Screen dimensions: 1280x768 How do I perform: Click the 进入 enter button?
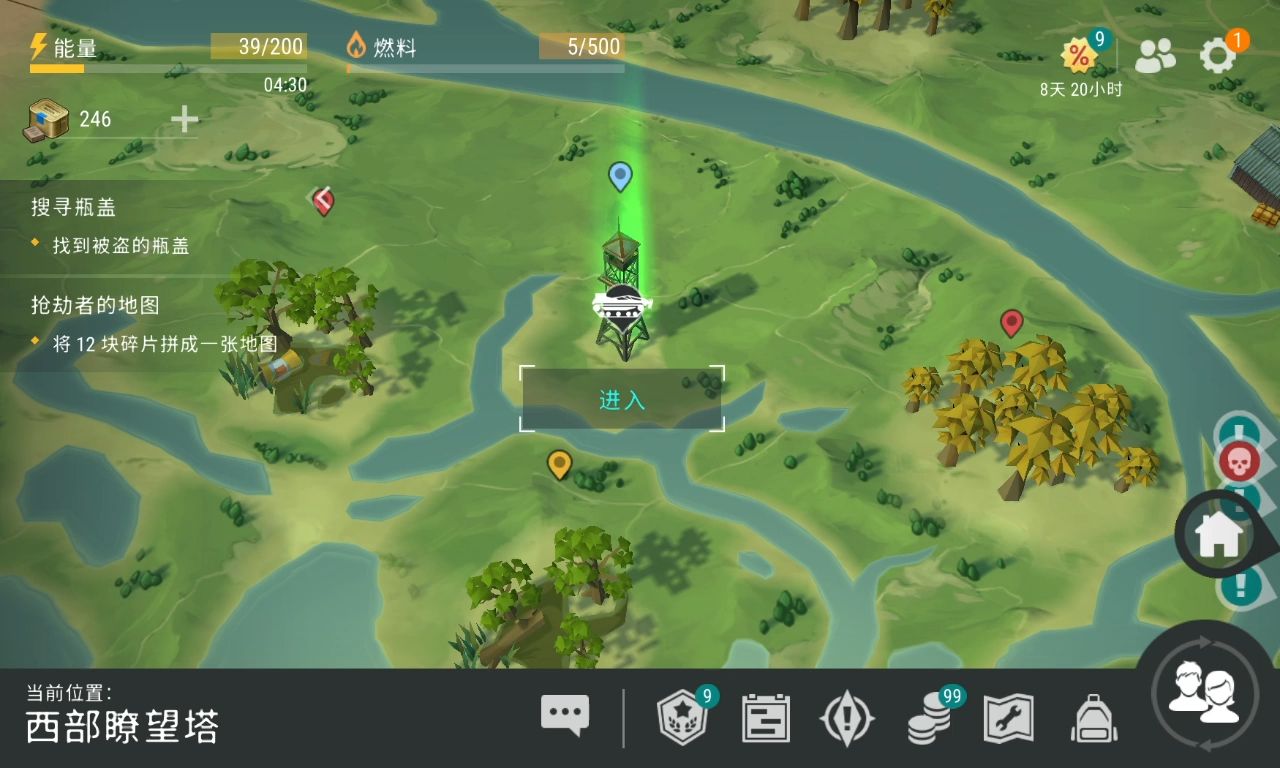click(x=621, y=400)
